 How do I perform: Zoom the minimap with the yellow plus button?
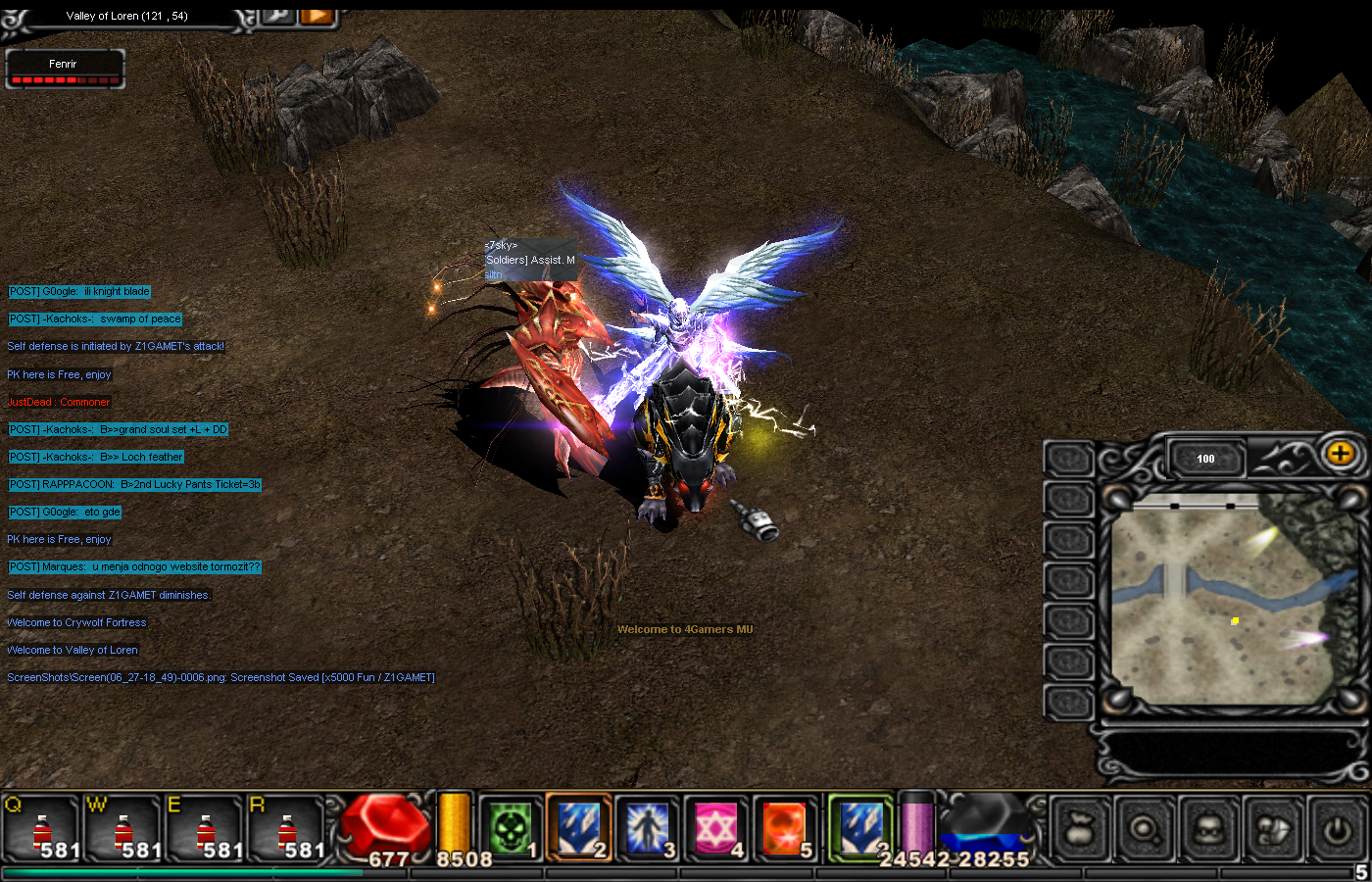click(x=1340, y=454)
